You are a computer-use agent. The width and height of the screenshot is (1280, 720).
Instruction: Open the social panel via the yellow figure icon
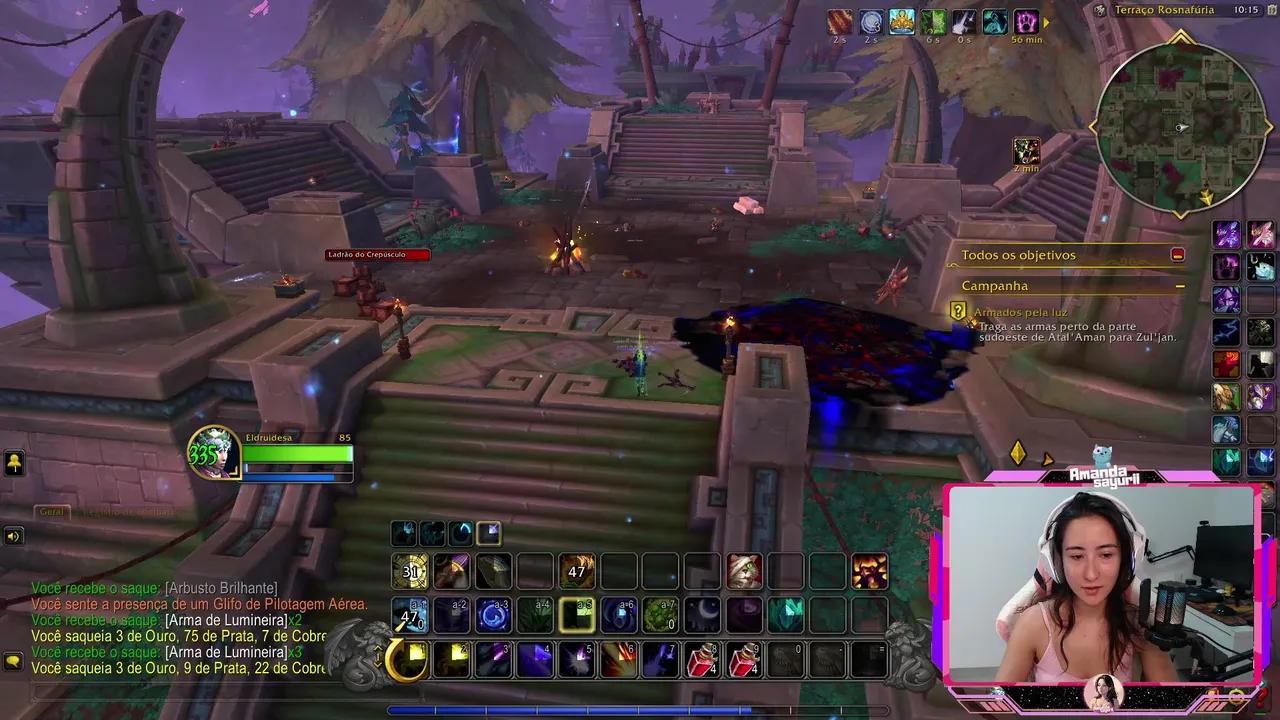14,463
